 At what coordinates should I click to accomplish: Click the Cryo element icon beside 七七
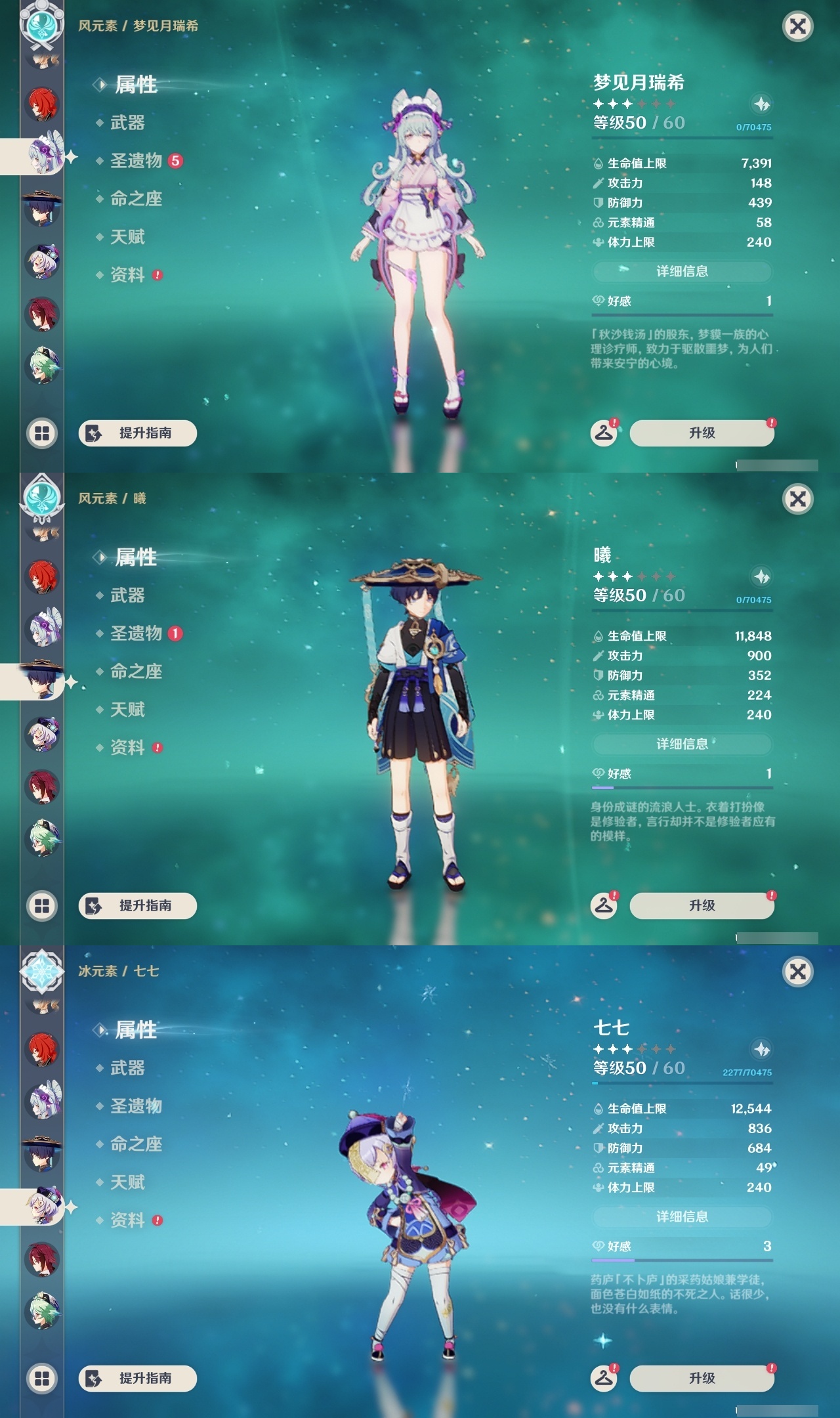(41, 972)
